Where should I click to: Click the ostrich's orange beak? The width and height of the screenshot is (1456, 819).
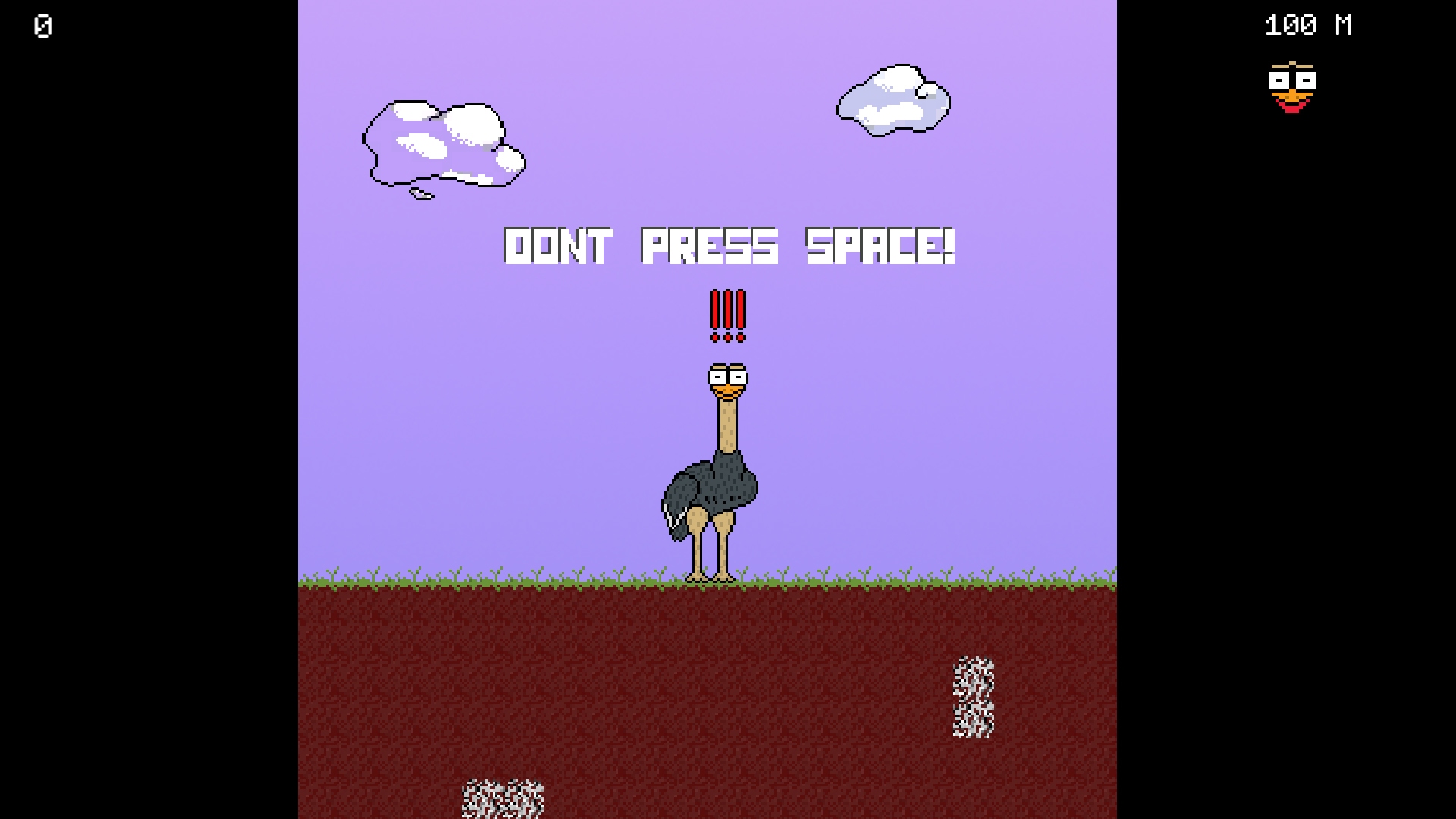[730, 391]
